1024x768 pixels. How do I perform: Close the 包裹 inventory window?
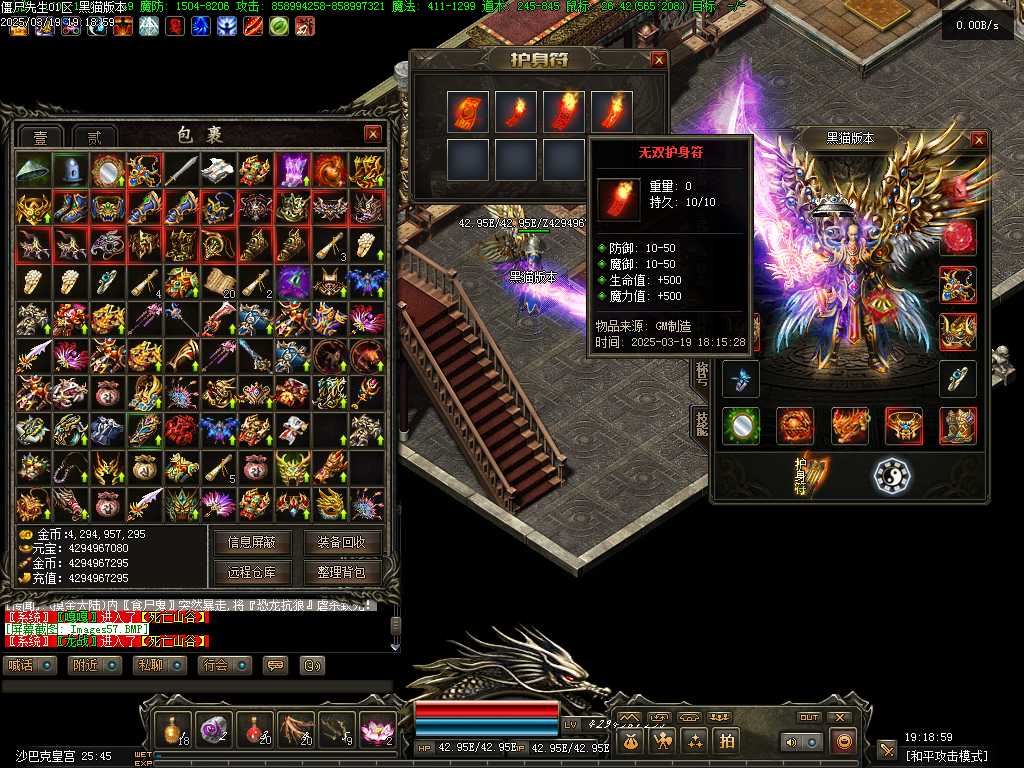point(373,134)
